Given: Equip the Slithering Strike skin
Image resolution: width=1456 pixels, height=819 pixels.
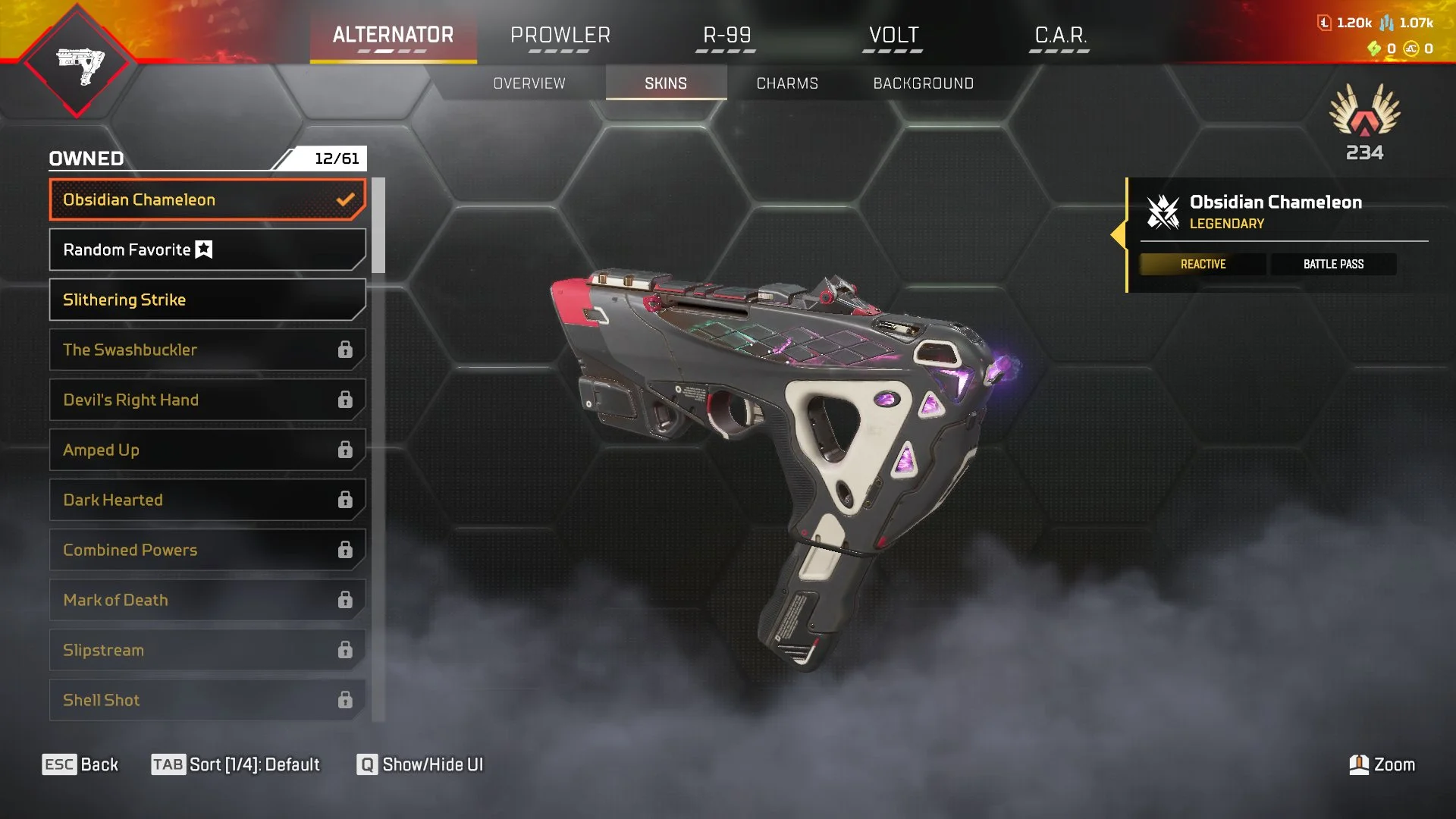Looking at the screenshot, I should pyautogui.click(x=207, y=300).
